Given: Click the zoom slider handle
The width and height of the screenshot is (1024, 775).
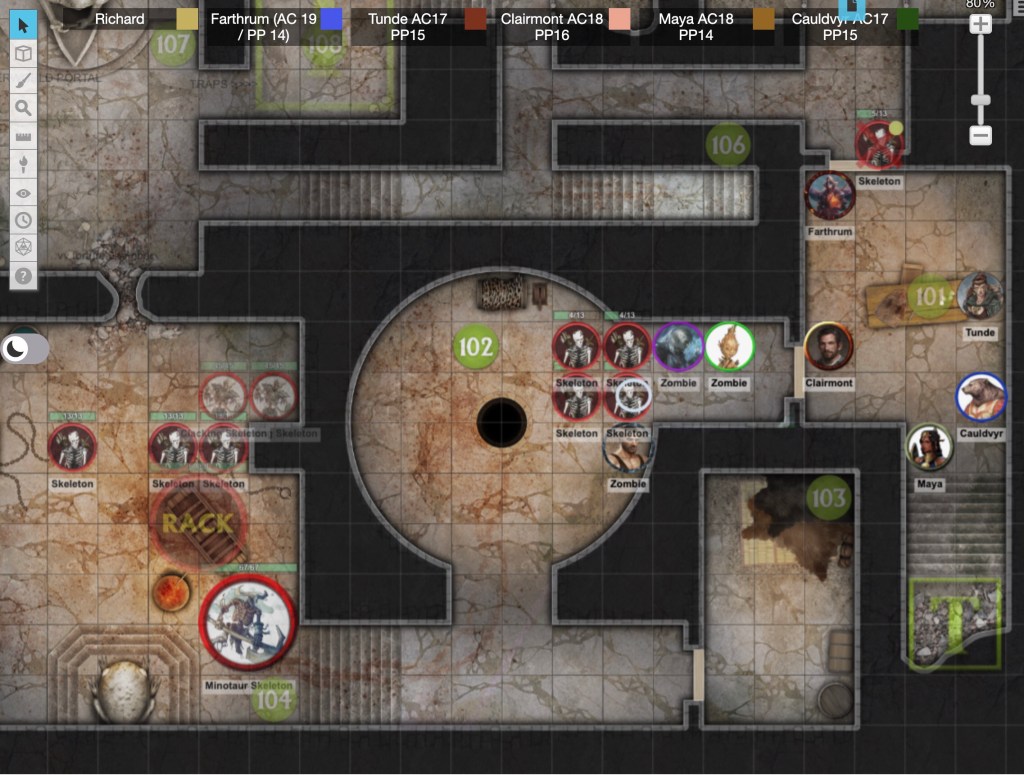Looking at the screenshot, I should [x=980, y=99].
